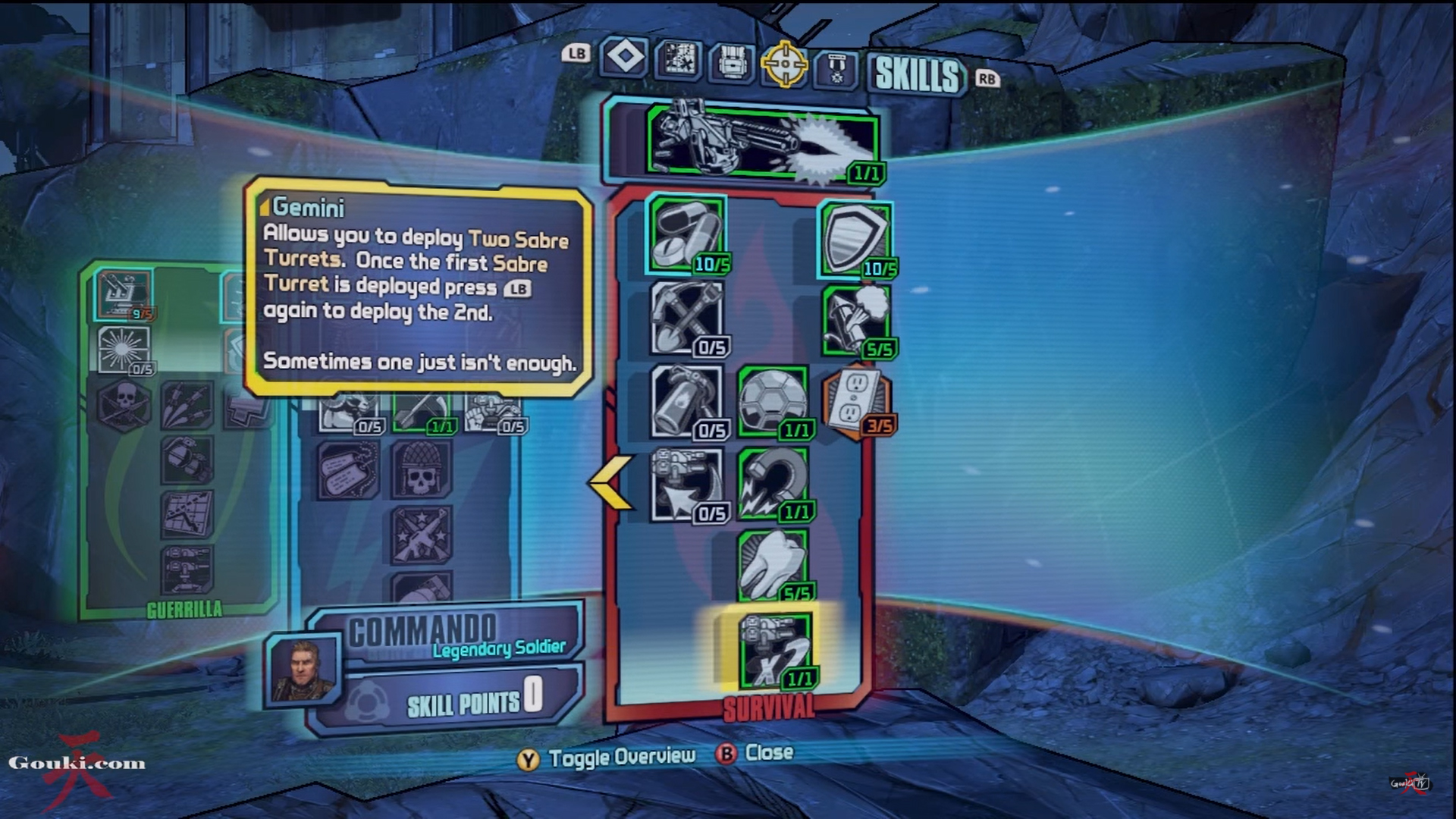This screenshot has height=819, width=1456.
Task: Select the fire extinguisher skill
Action: [x=687, y=402]
